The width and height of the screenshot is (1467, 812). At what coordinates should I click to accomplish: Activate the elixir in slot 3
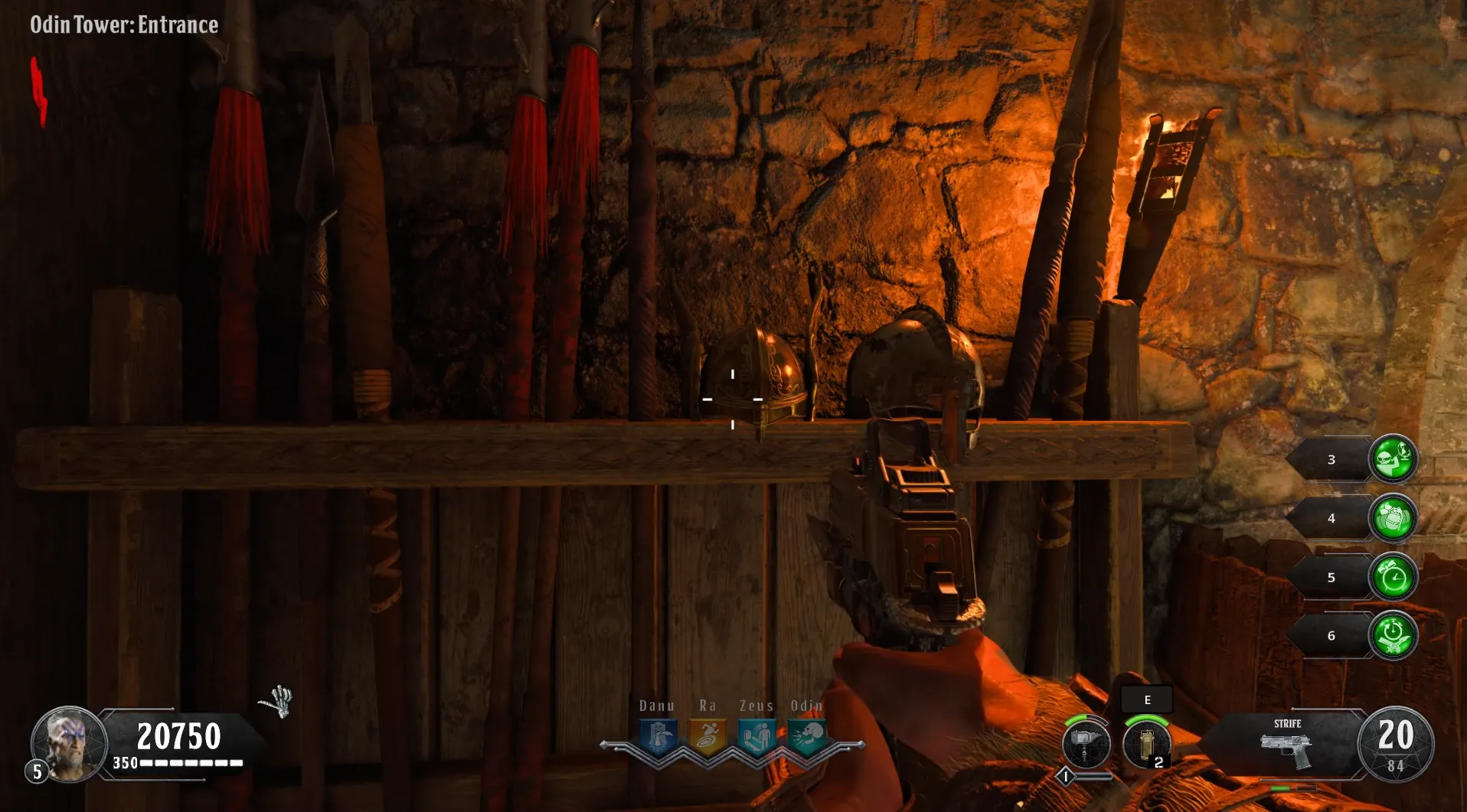[x=1393, y=459]
